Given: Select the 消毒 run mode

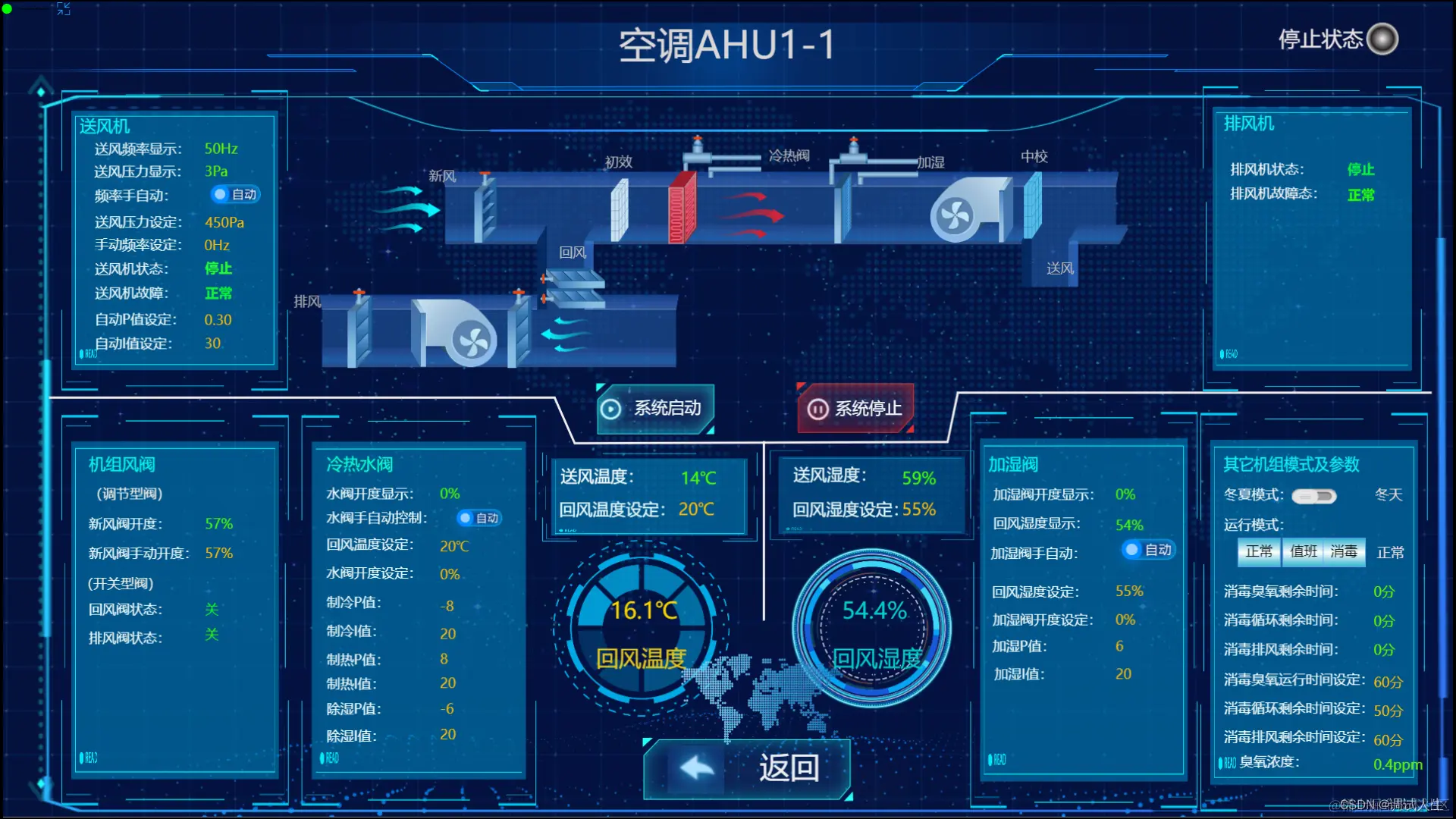Looking at the screenshot, I should click(x=1343, y=552).
